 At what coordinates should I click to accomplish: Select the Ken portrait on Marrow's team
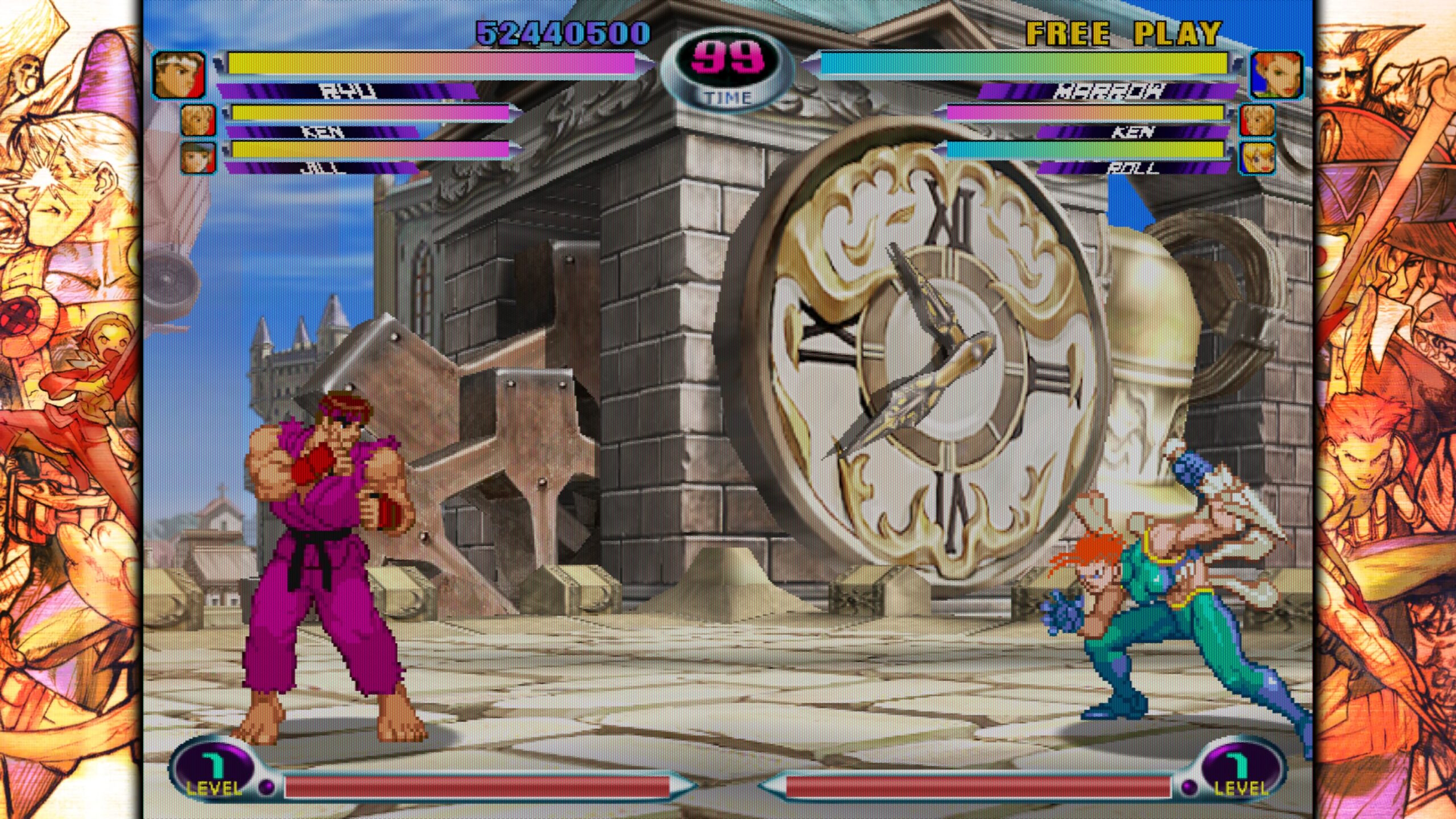[x=1257, y=120]
